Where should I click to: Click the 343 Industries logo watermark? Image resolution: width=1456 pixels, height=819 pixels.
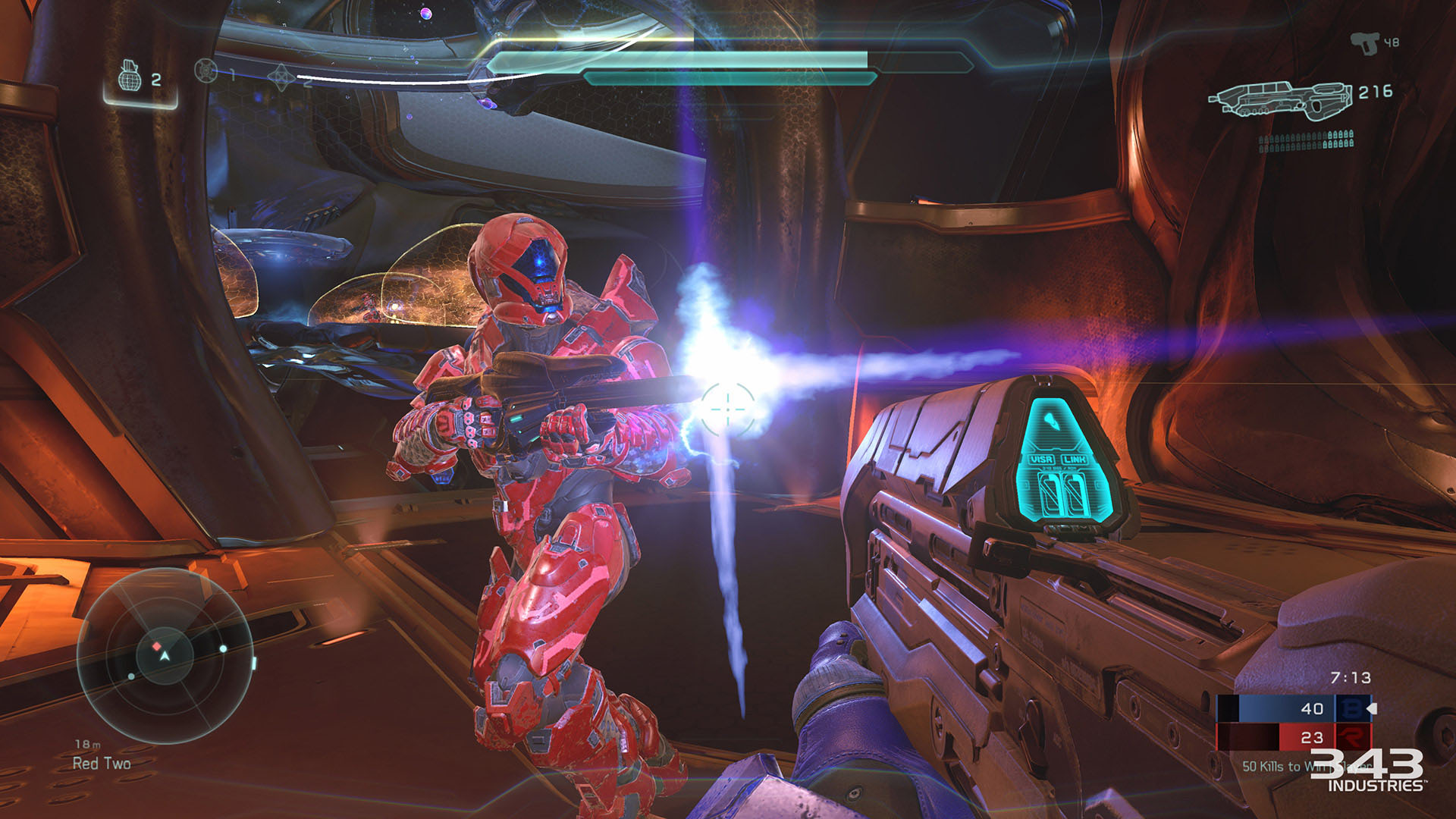(1368, 770)
